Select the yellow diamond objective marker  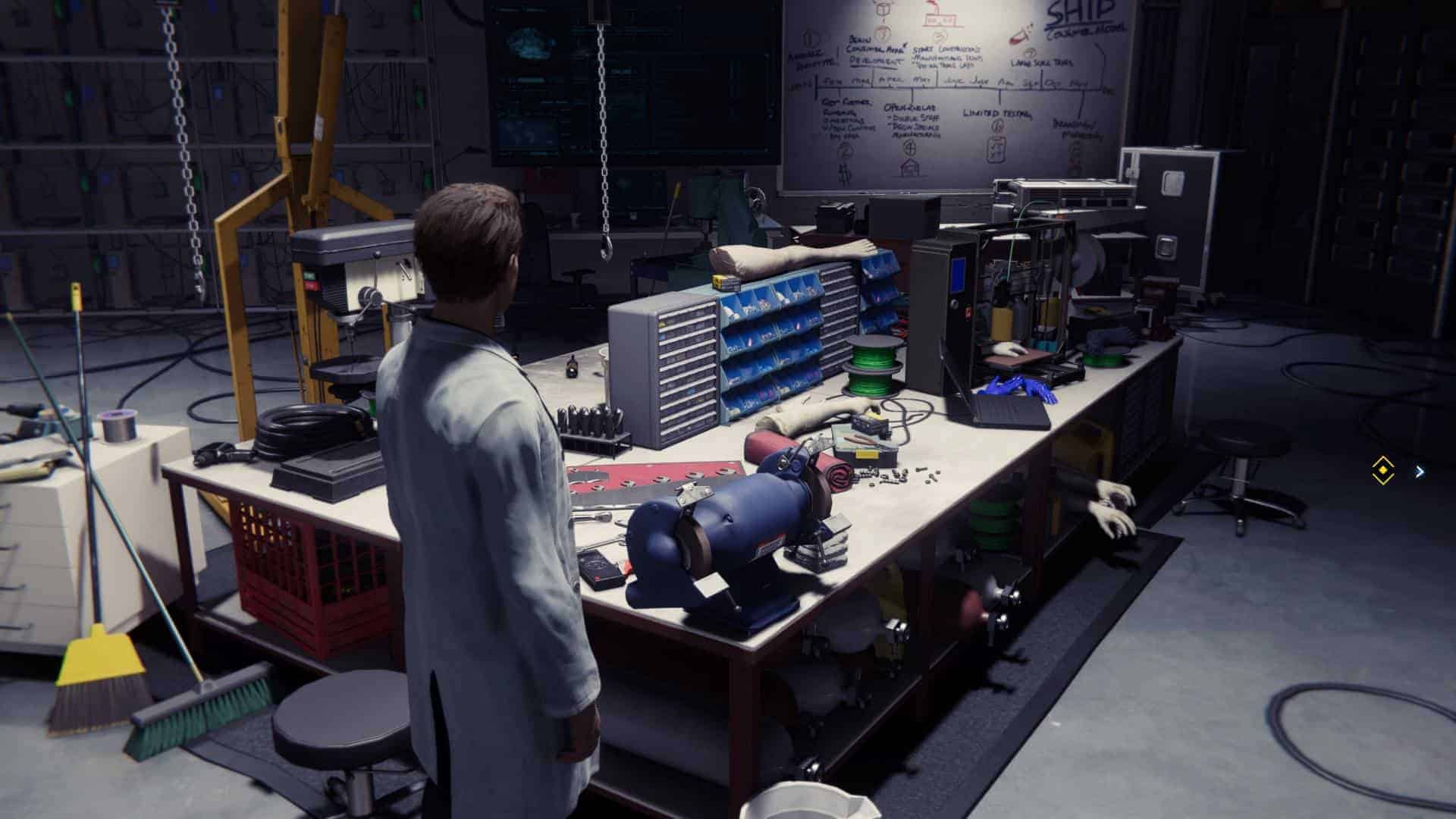[1384, 471]
